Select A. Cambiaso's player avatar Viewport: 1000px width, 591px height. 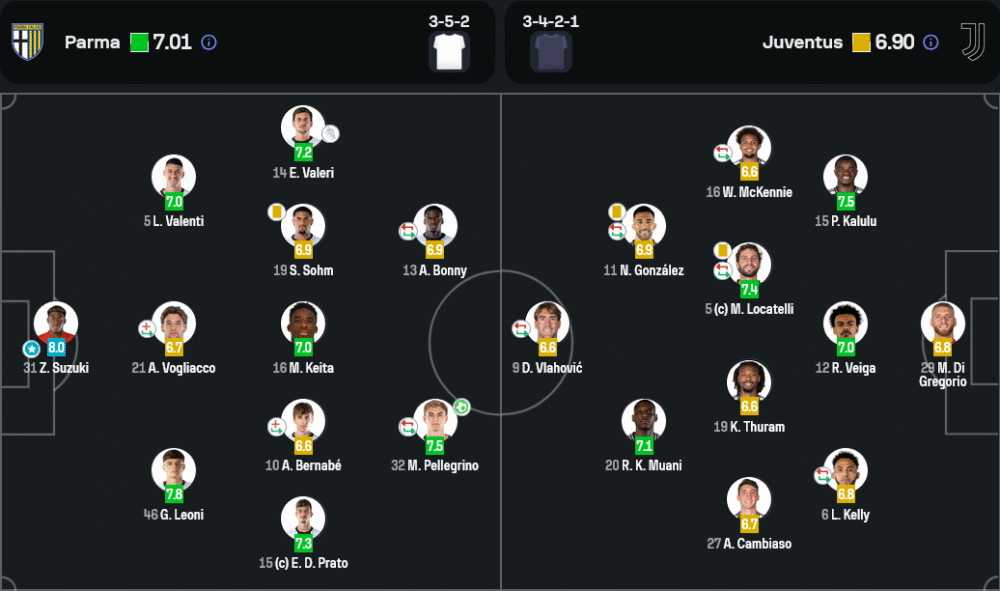pos(749,500)
